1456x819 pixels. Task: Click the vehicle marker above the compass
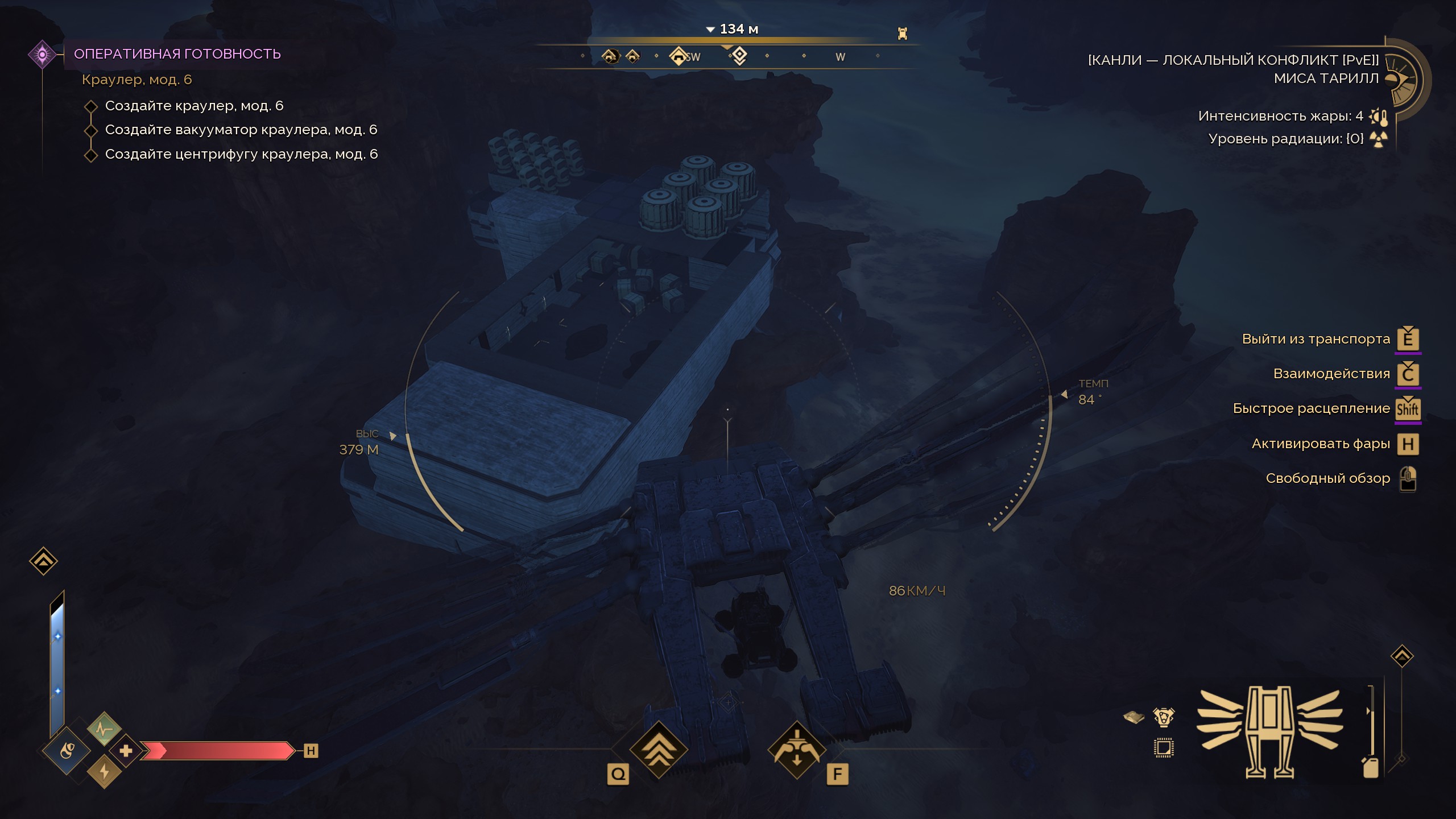point(902,34)
